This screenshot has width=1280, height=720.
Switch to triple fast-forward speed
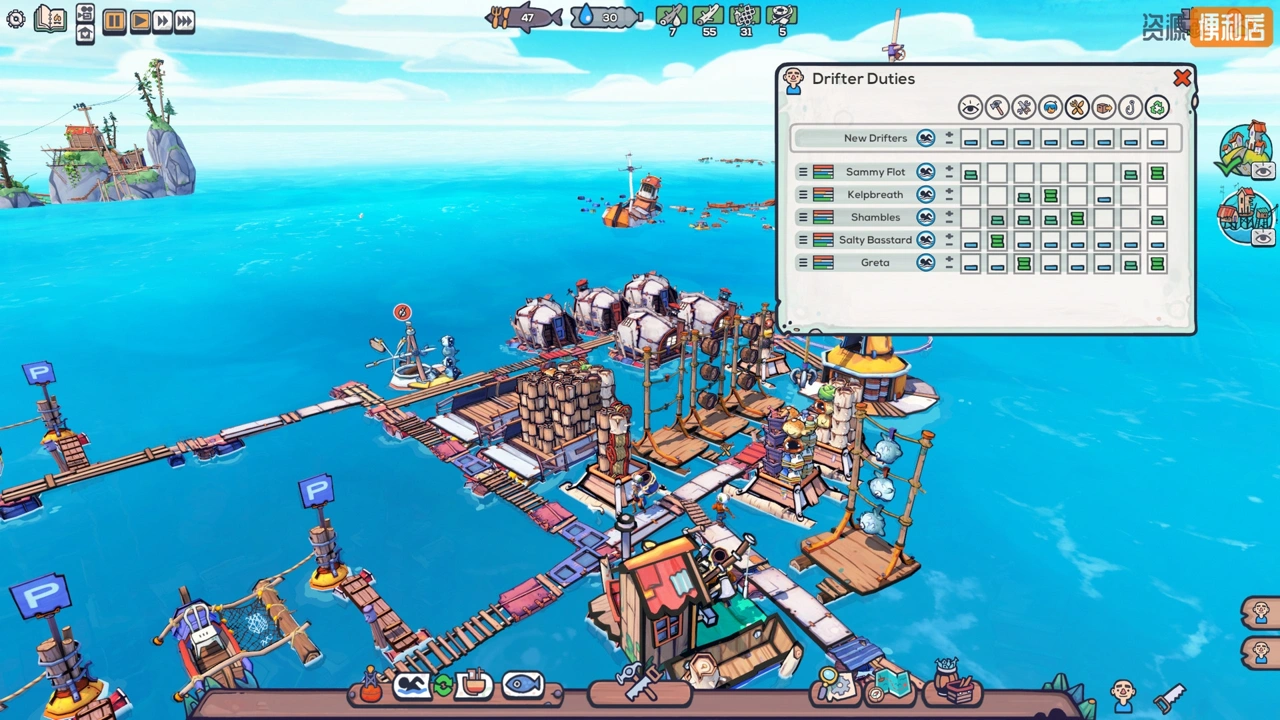point(185,20)
